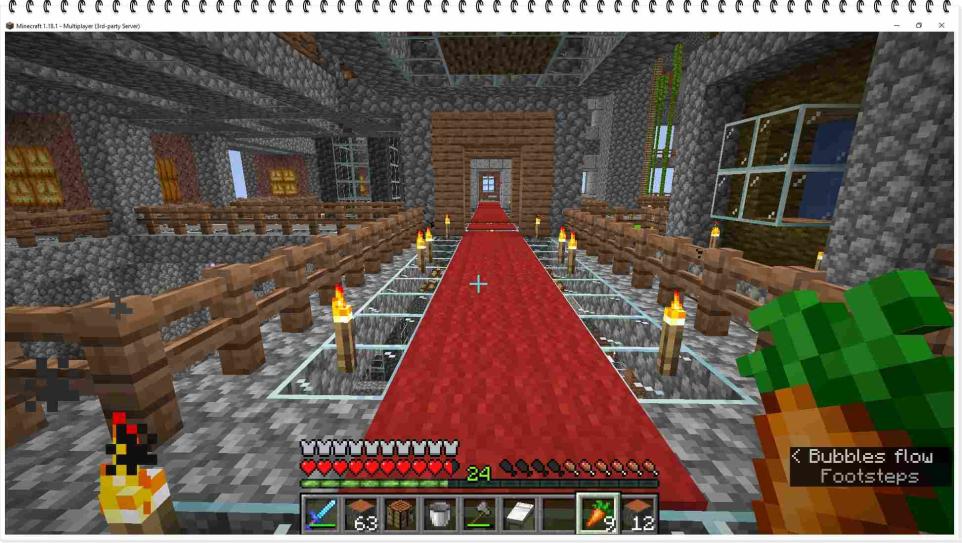Select the block stack of 12
Screen dimensions: 962x543
point(638,514)
